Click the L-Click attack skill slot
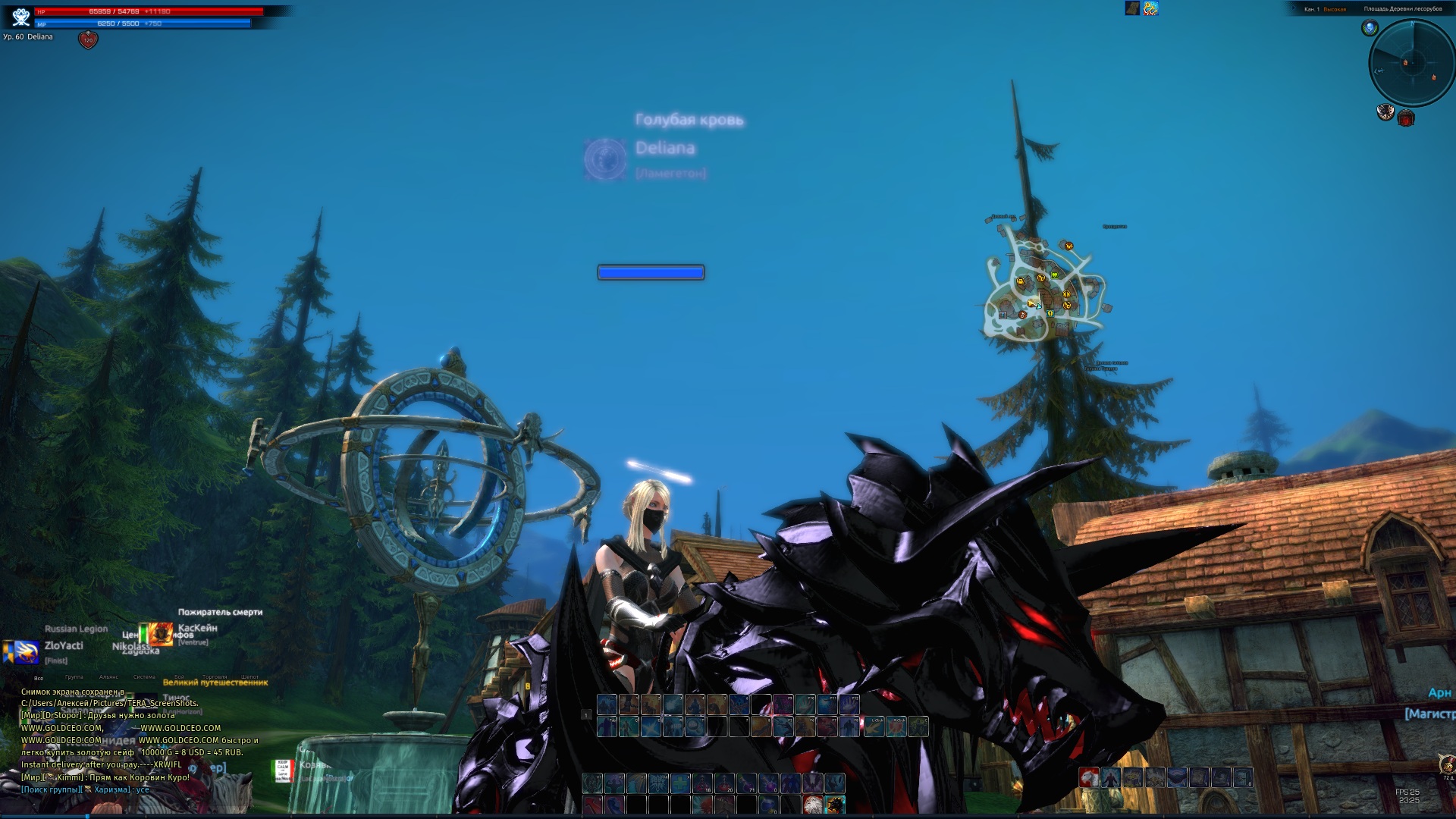This screenshot has height=819, width=1456. (874, 726)
